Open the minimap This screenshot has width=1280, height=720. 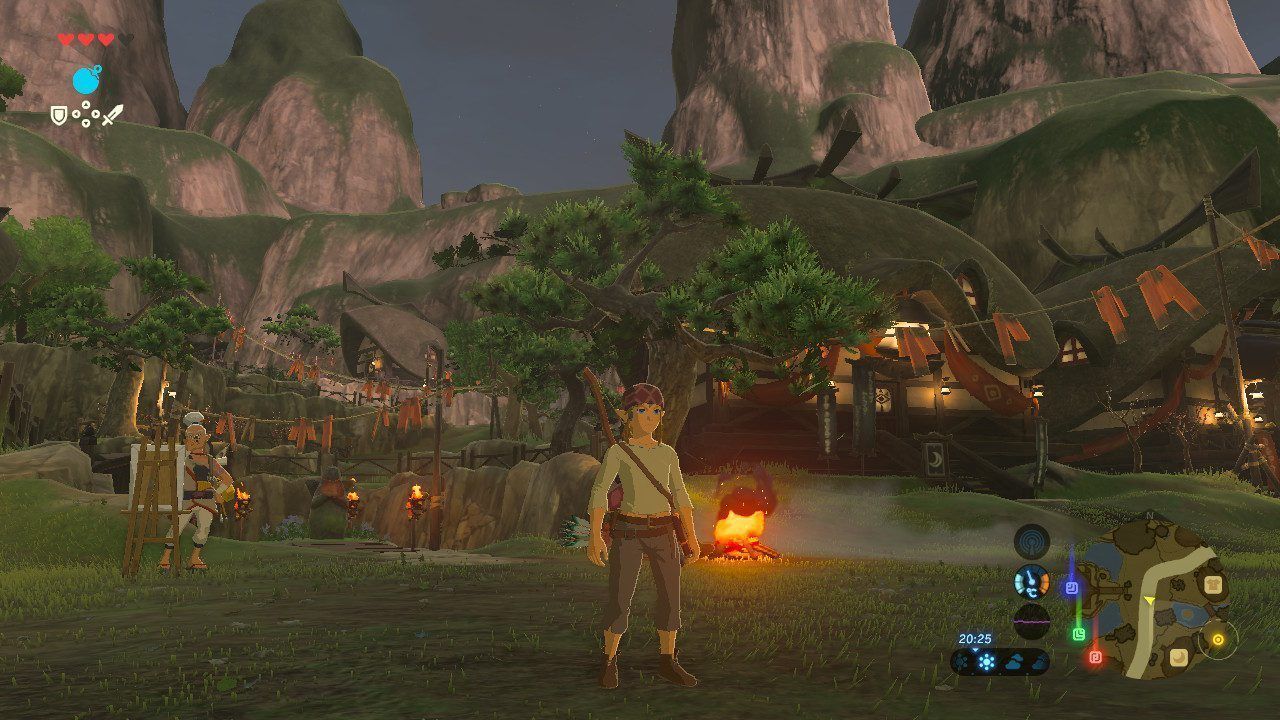click(1160, 600)
